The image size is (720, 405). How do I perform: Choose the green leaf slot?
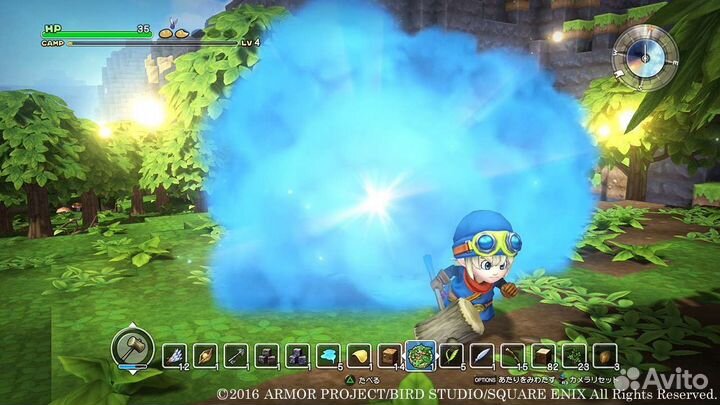pos(451,354)
